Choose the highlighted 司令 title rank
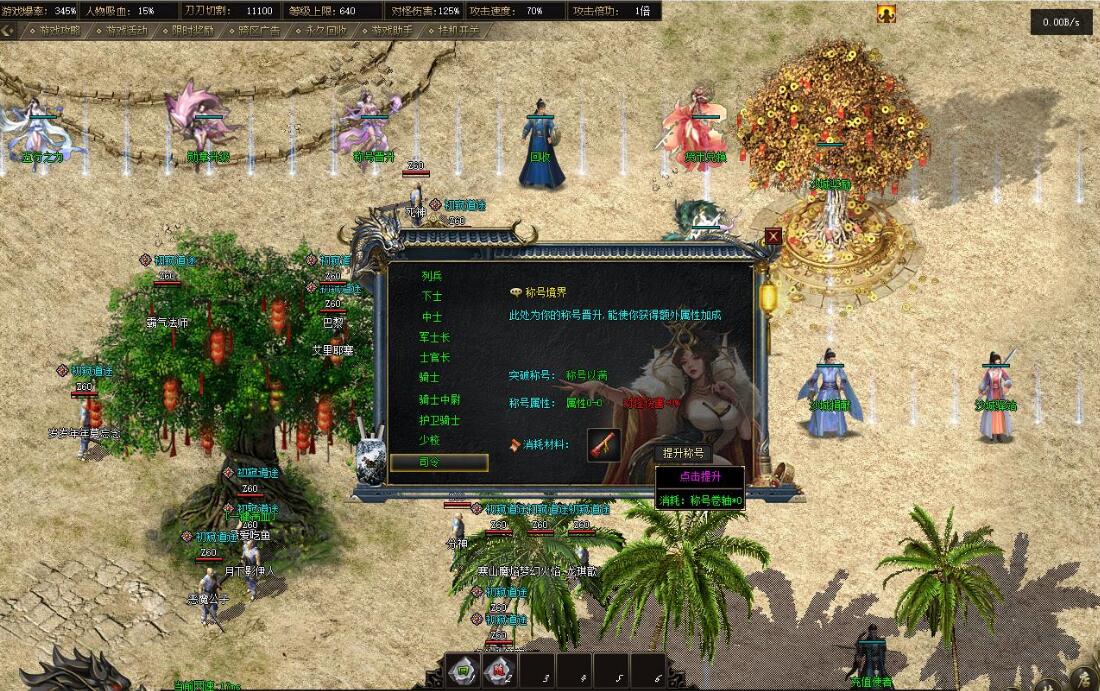 click(439, 462)
